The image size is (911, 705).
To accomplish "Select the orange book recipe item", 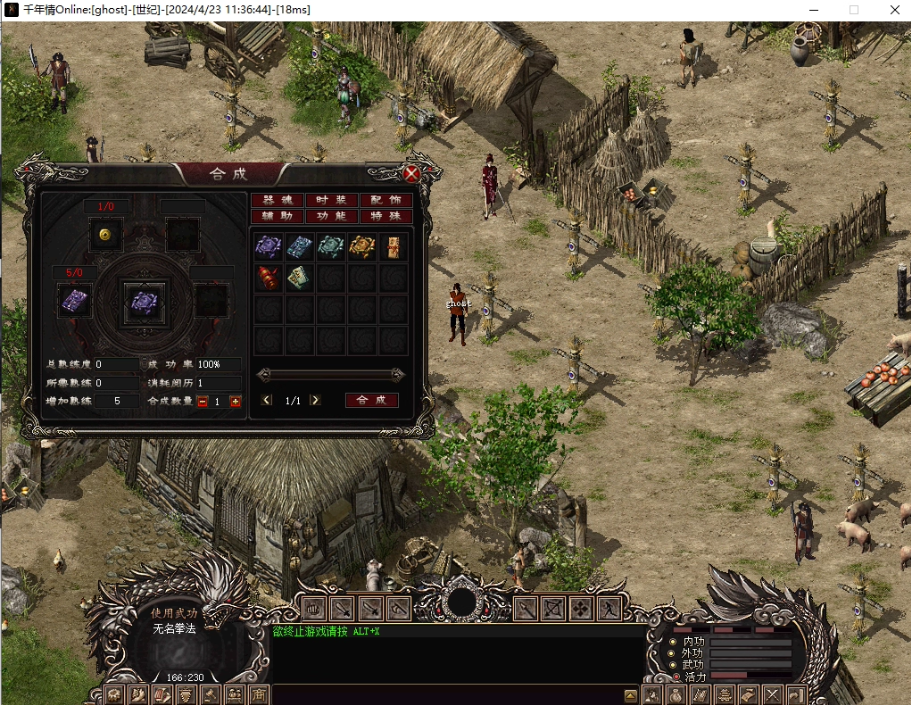I will (x=362, y=247).
